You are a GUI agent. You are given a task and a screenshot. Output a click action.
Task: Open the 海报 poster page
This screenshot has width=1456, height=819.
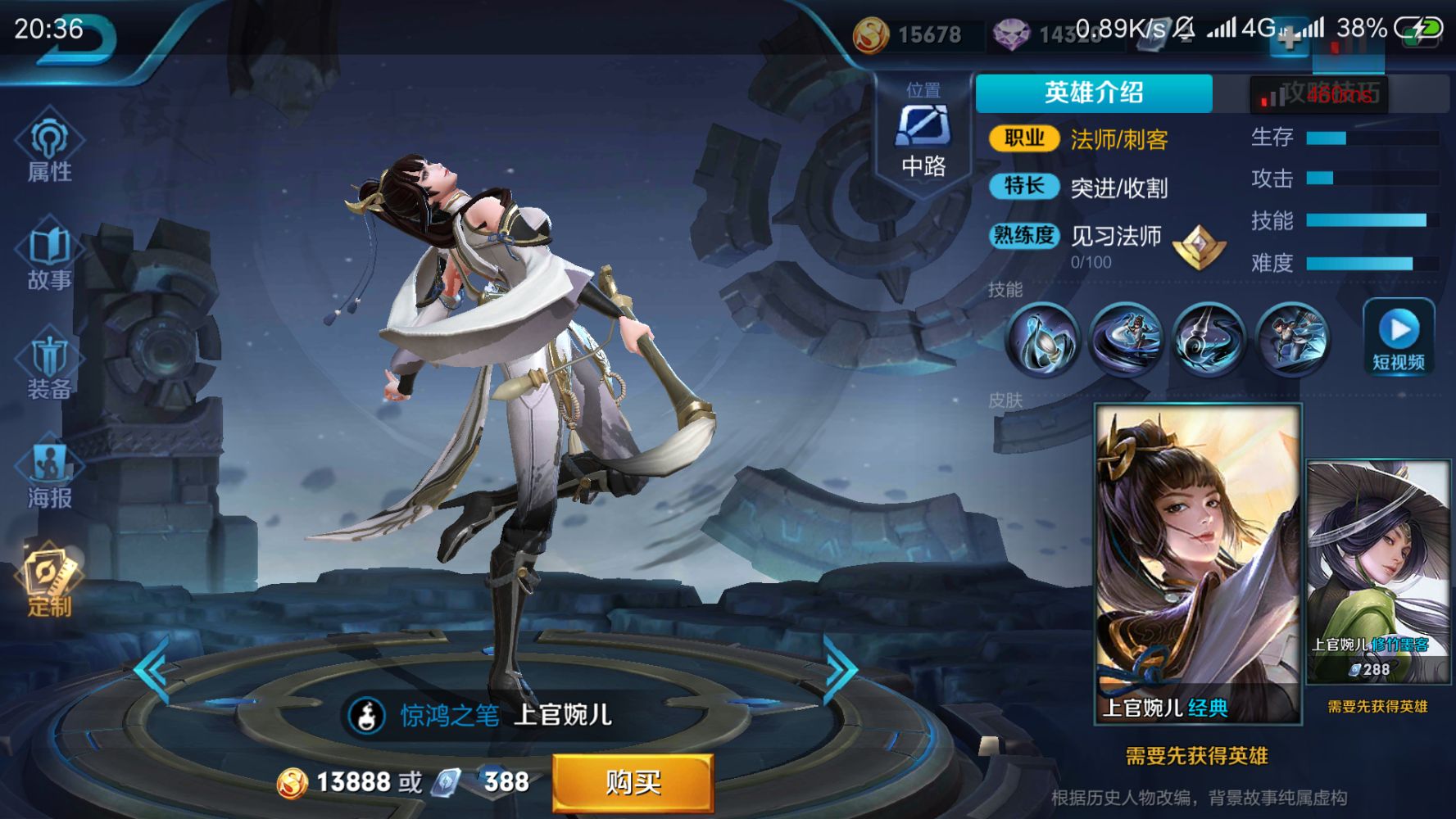tap(49, 473)
